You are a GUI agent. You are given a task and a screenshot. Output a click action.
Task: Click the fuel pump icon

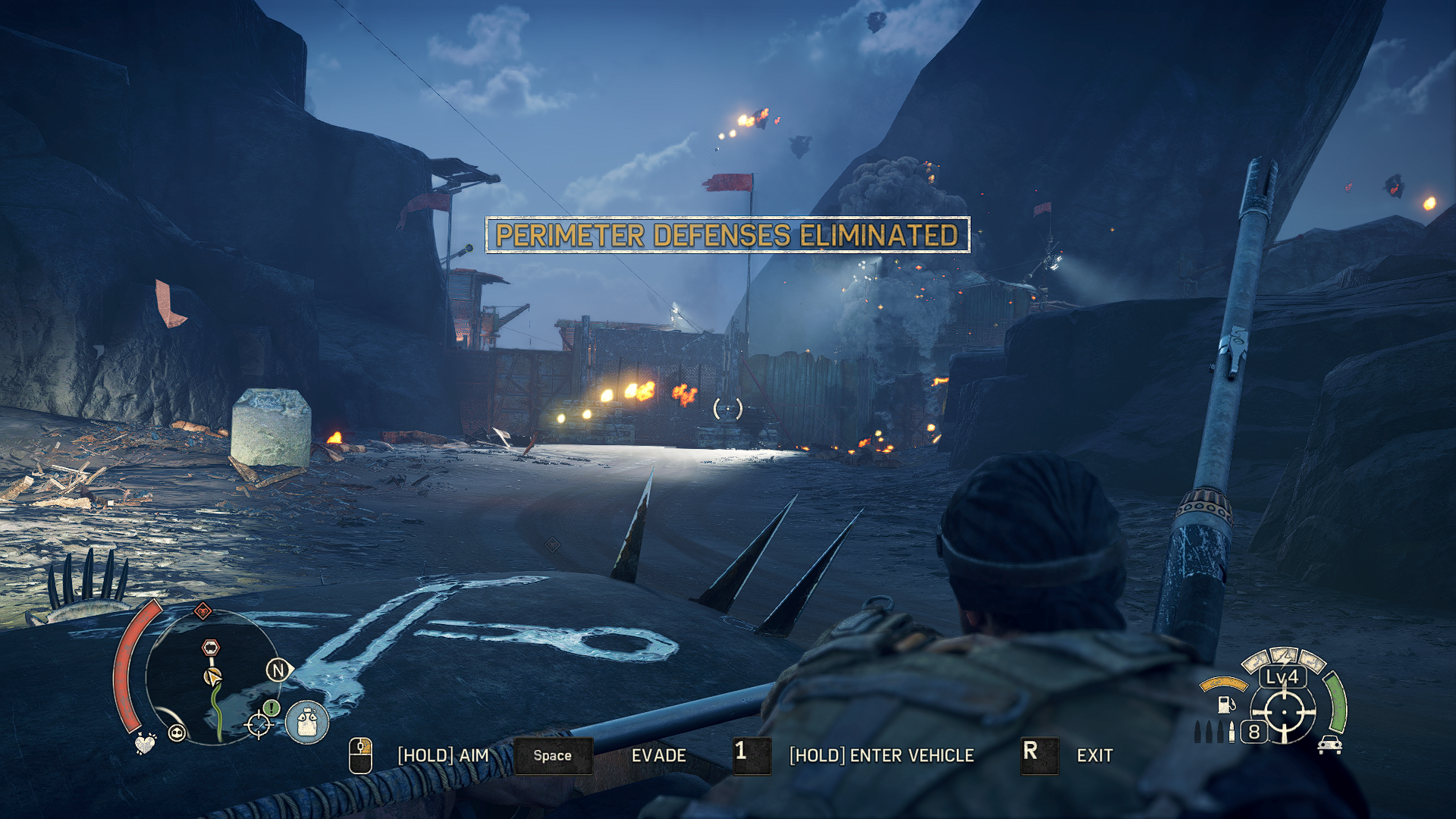1225,704
